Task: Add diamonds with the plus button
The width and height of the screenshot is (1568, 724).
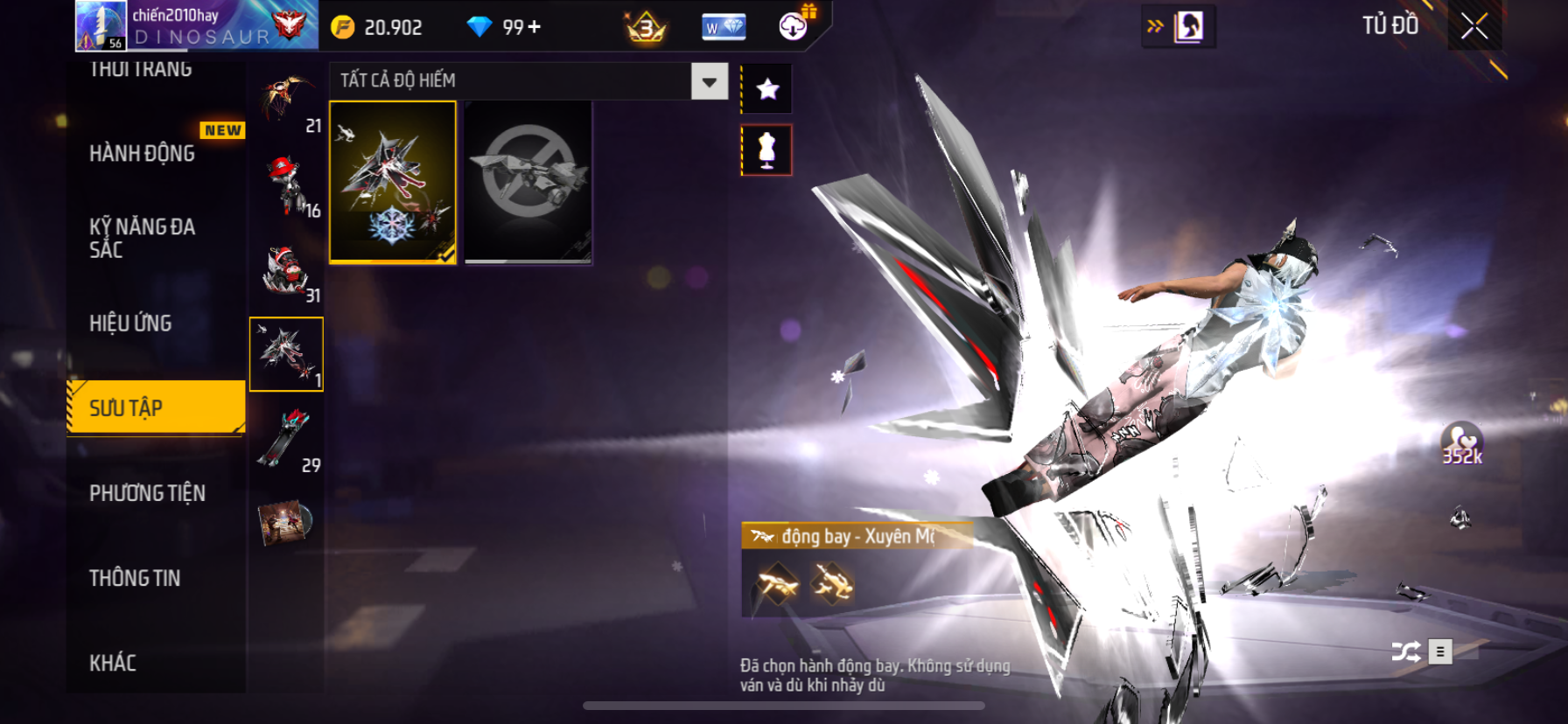Action: 534,27
